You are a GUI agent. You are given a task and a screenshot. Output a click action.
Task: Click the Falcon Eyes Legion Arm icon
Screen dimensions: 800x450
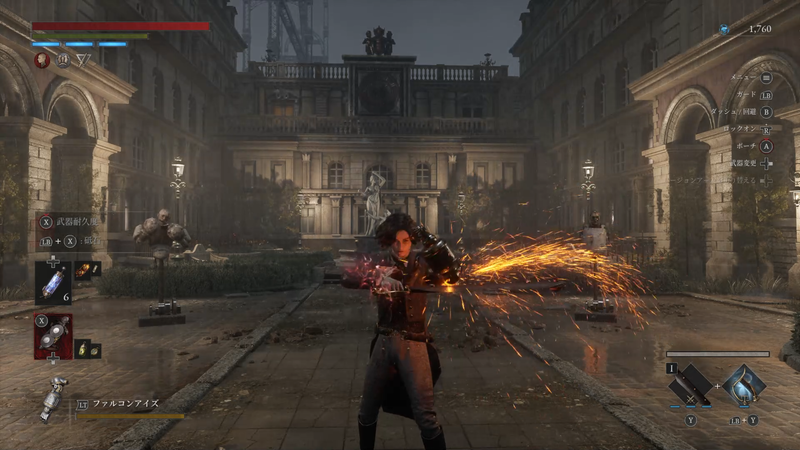tap(53, 399)
